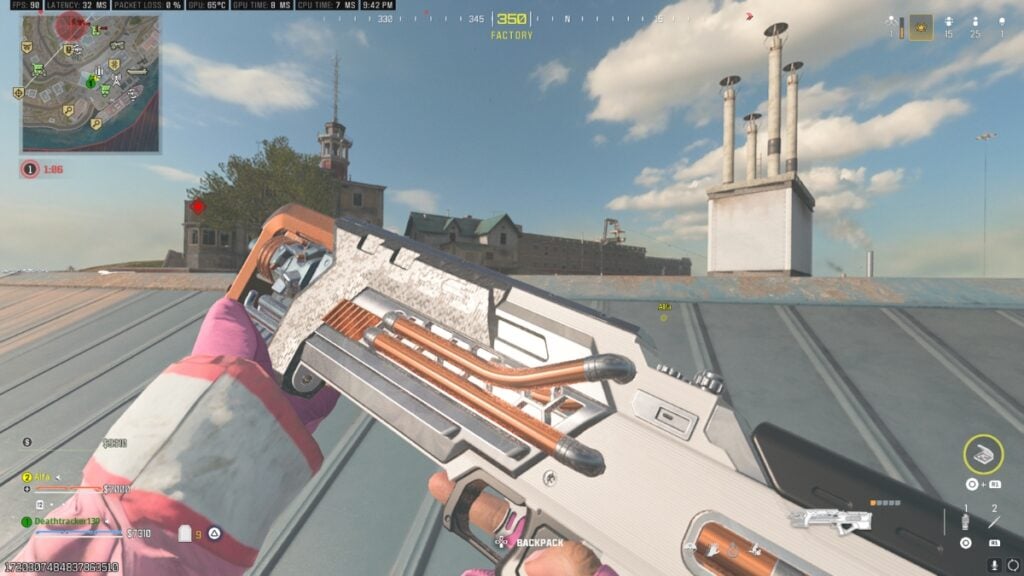The height and width of the screenshot is (576, 1024).
Task: Activate the munitions box field upgrade
Action: 983,454
